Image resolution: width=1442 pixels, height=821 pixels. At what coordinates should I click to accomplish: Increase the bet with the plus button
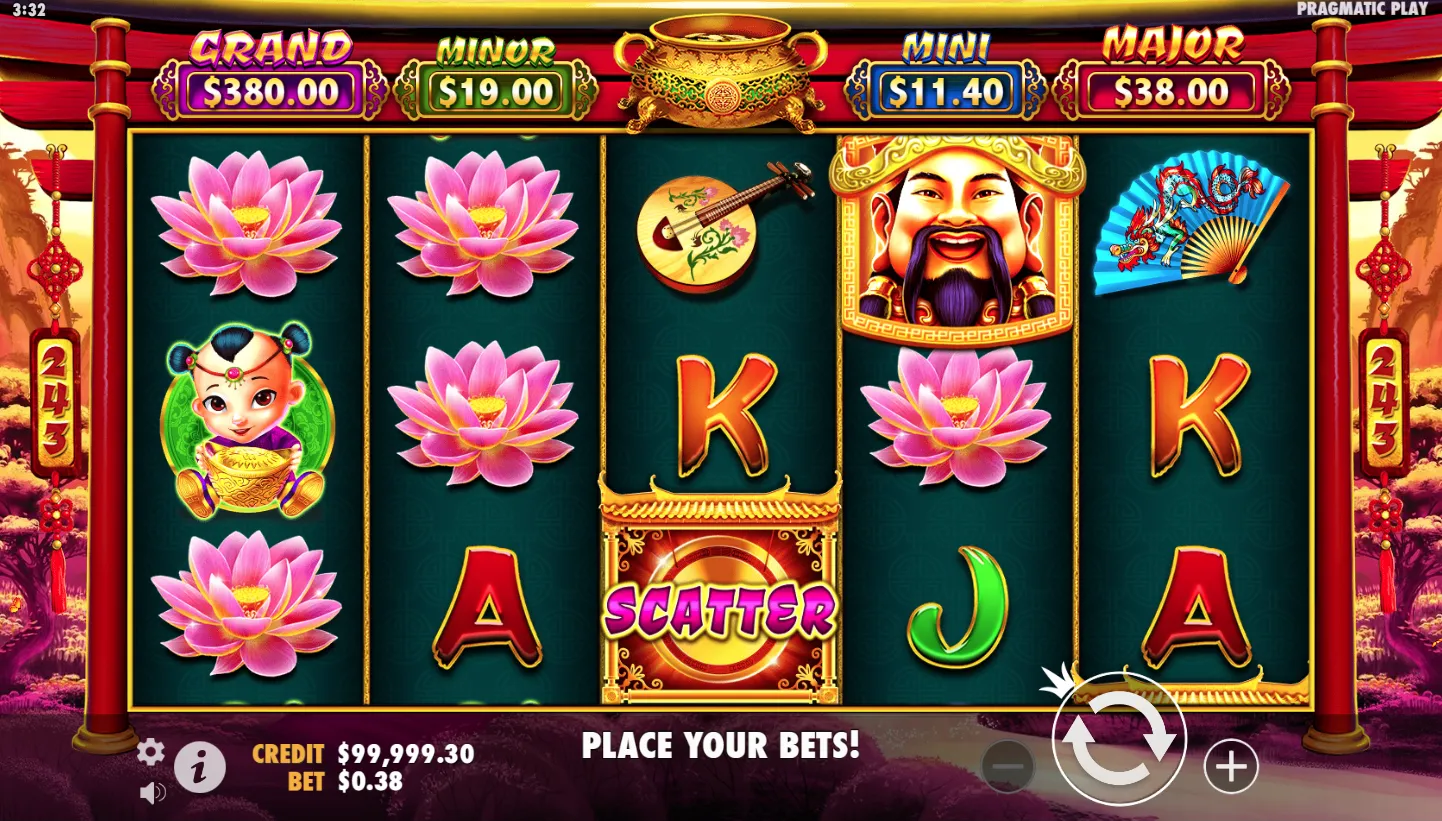[x=1230, y=767]
